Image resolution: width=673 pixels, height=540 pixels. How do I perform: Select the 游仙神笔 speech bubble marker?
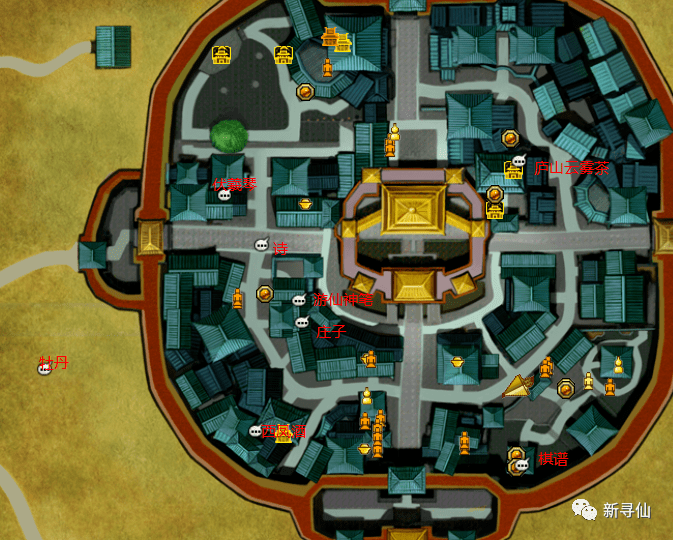[x=298, y=300]
